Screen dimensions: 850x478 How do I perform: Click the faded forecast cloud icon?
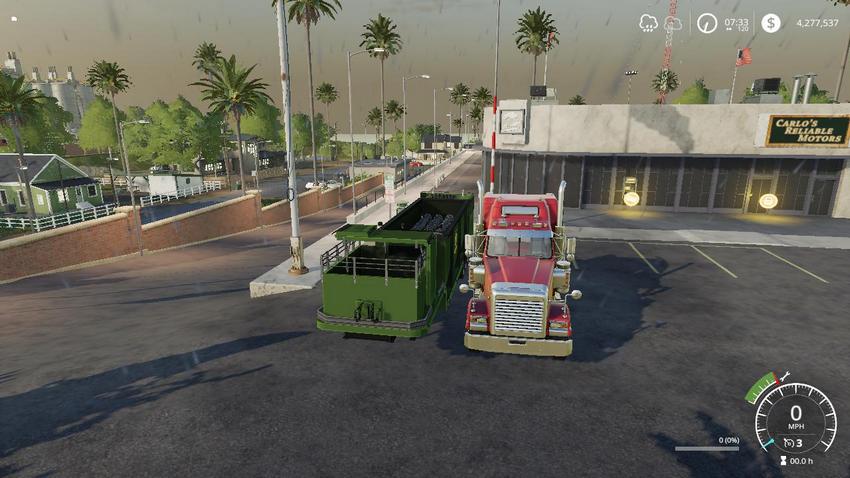(x=672, y=23)
